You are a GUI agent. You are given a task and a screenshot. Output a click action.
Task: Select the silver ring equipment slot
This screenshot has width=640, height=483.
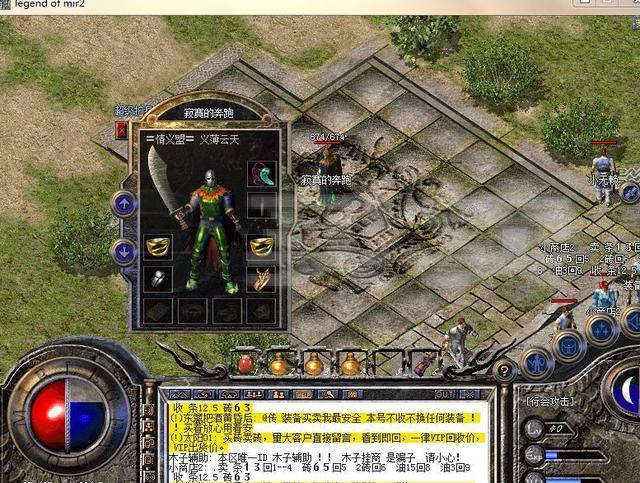coord(157,279)
